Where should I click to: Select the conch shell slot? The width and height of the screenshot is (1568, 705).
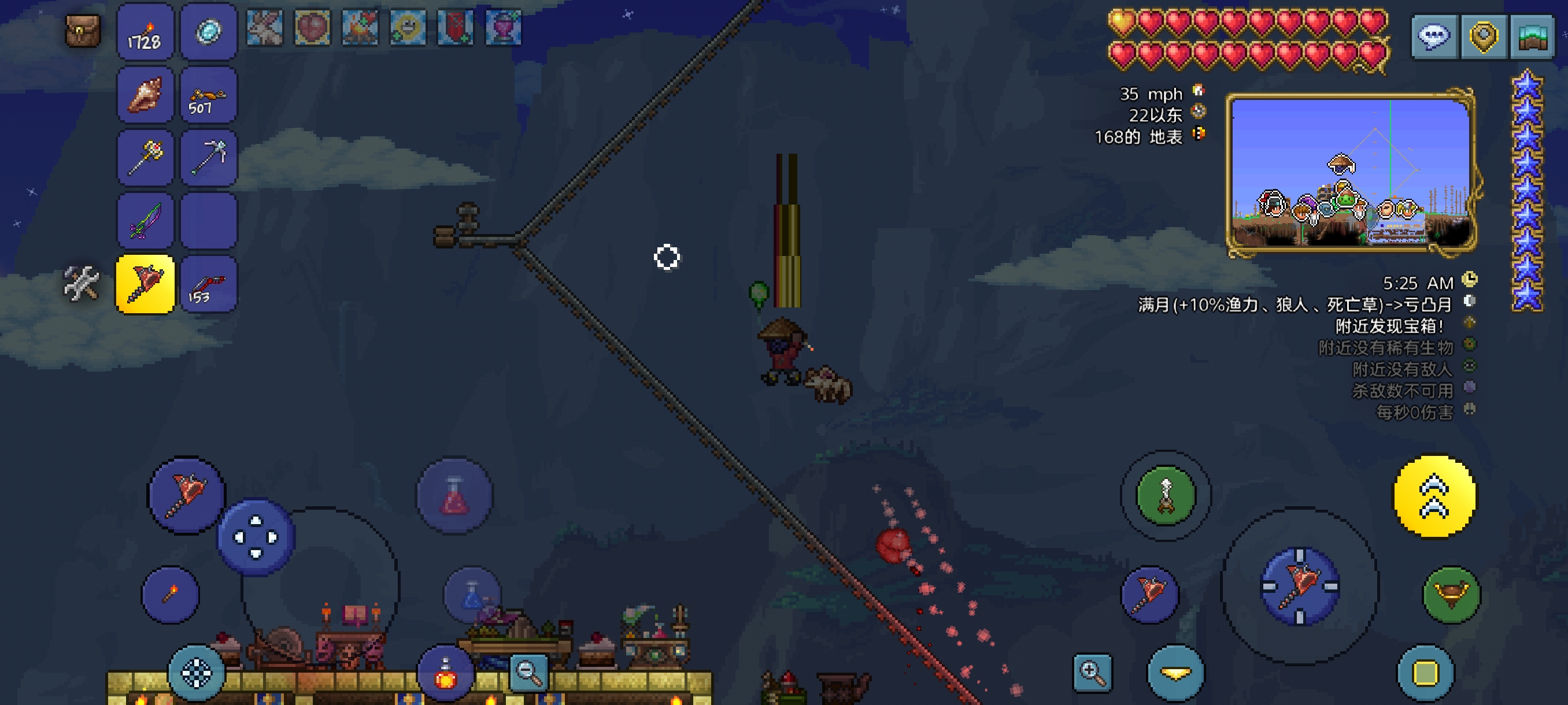145,95
